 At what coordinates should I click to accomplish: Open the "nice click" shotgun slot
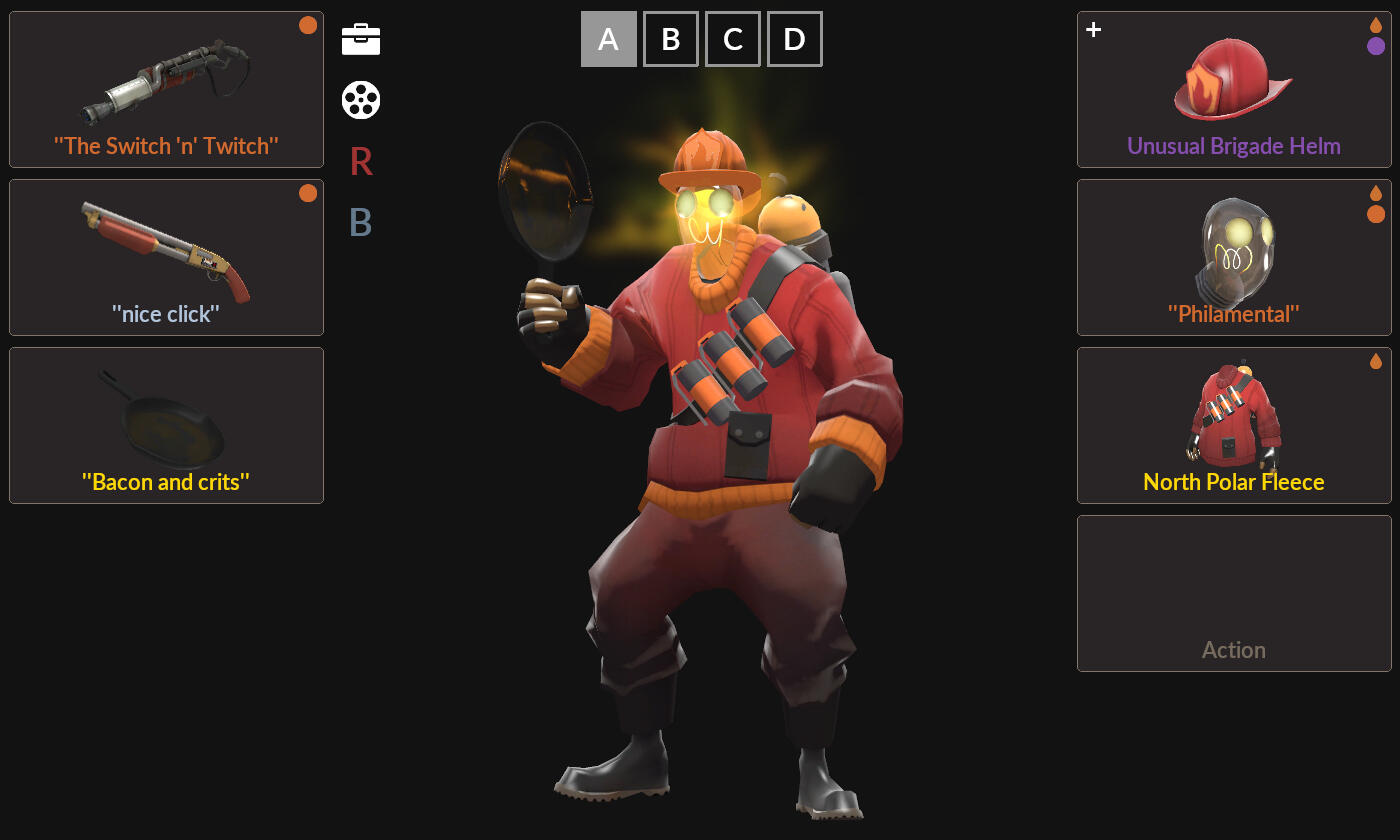pyautogui.click(x=166, y=258)
